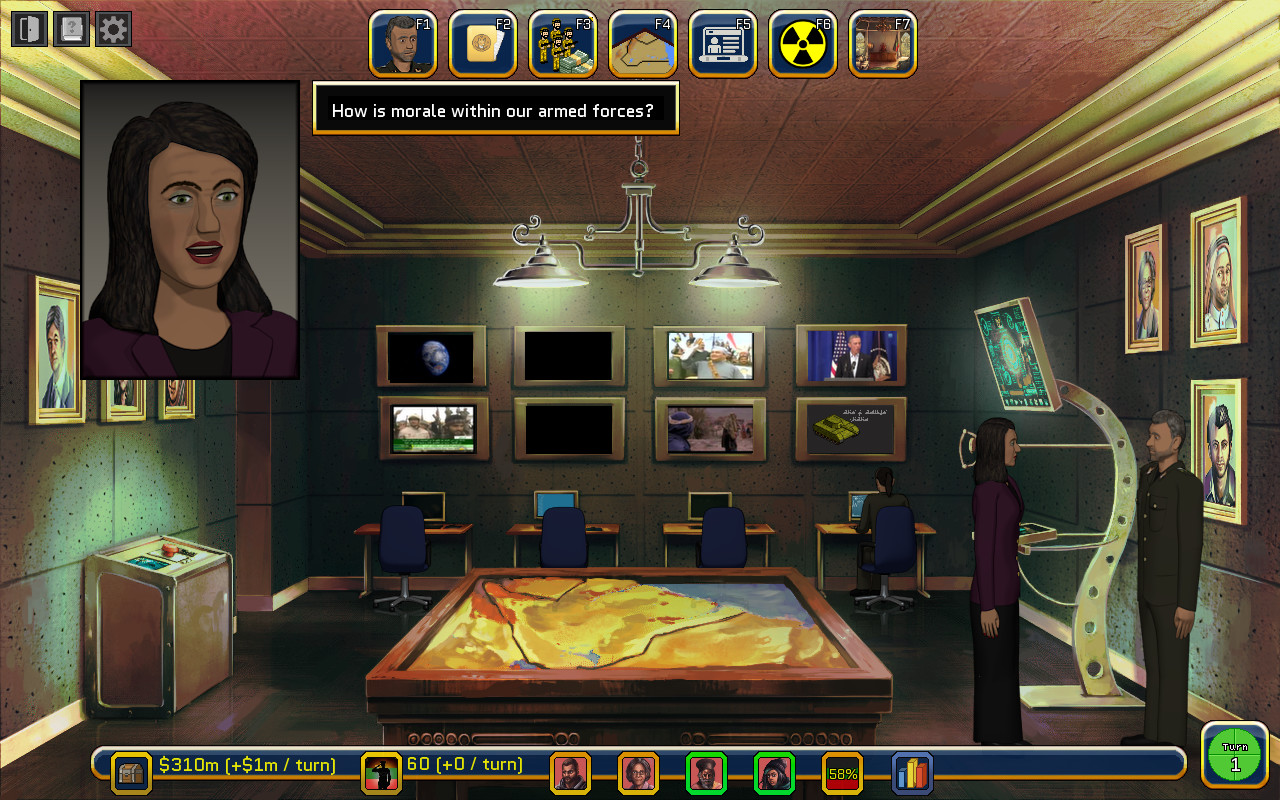Screen dimensions: 1280x800
Task: Open the settings gear menu
Action: pyautogui.click(x=112, y=28)
